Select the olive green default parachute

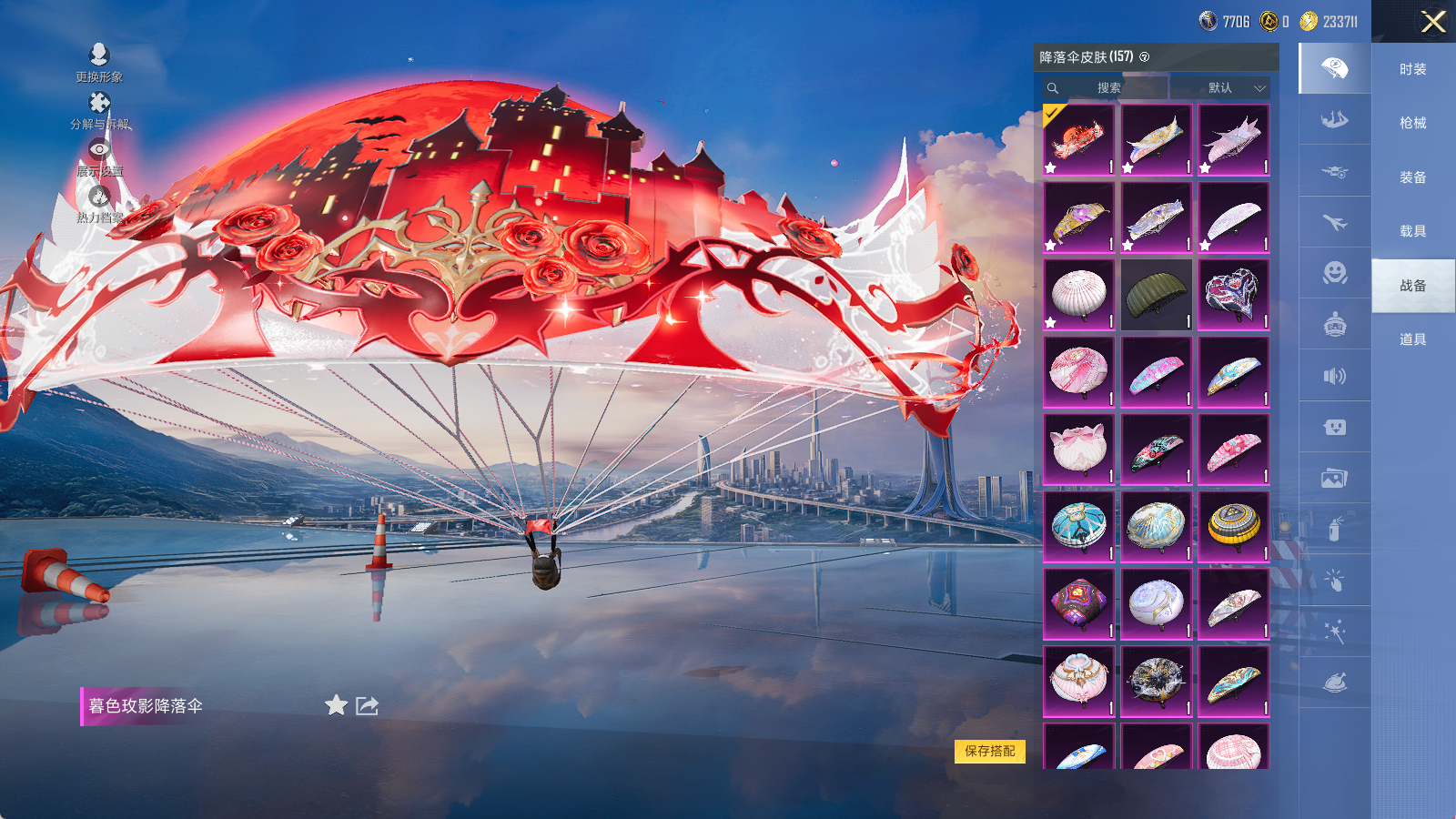coord(1156,294)
